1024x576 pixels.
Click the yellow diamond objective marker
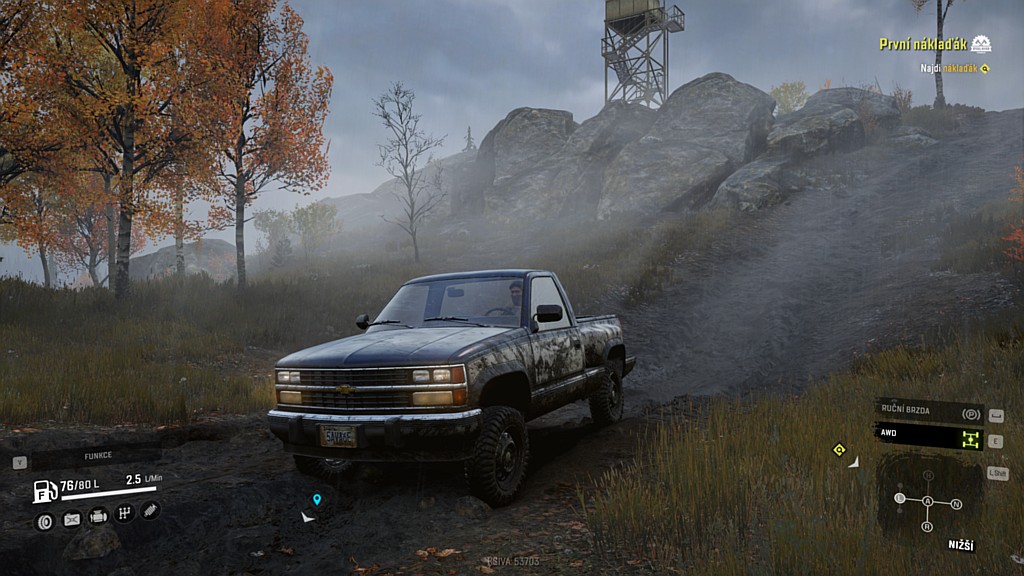[x=839, y=449]
